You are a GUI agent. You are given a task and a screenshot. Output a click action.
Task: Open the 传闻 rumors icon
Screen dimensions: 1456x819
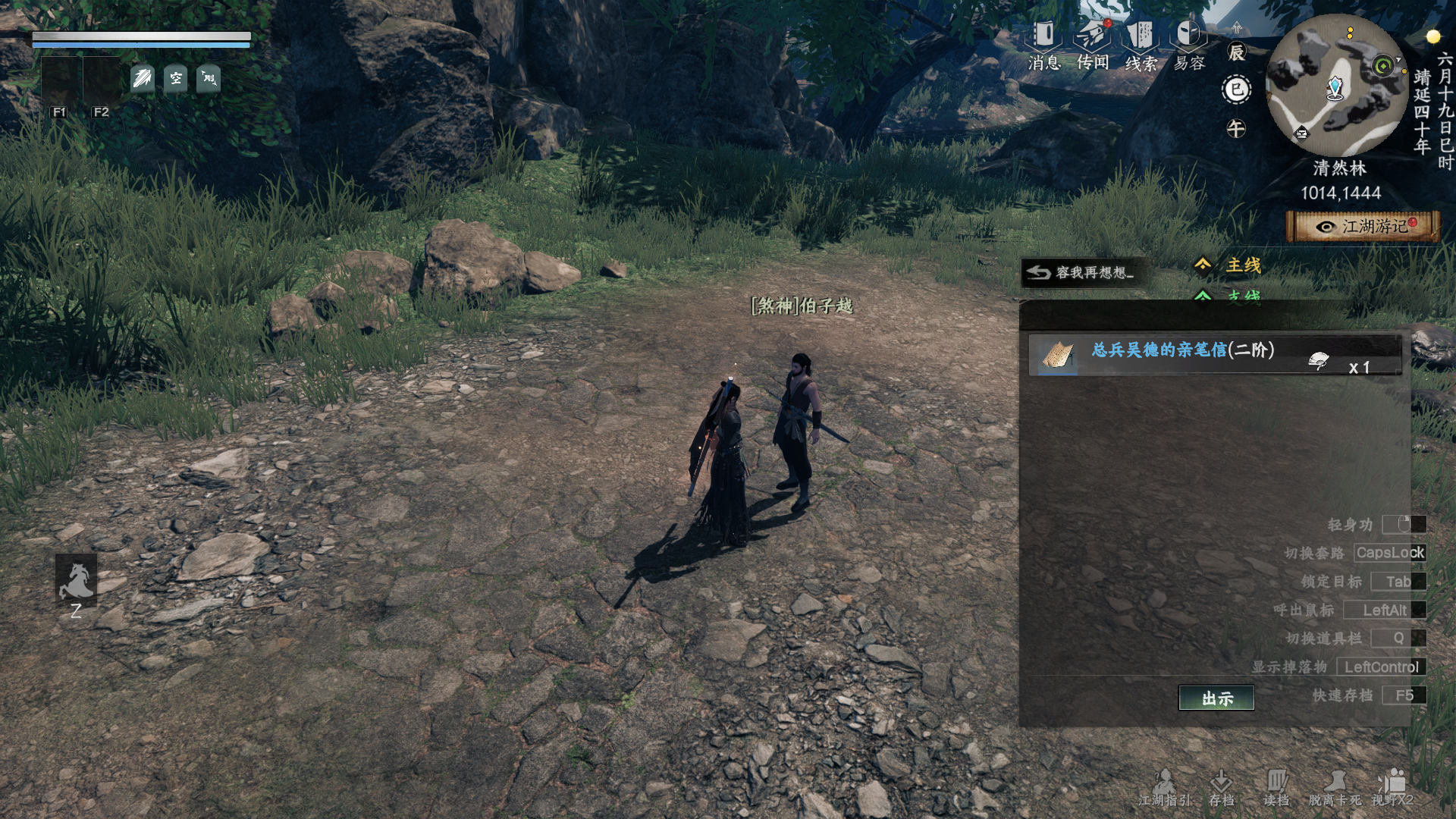[x=1093, y=44]
